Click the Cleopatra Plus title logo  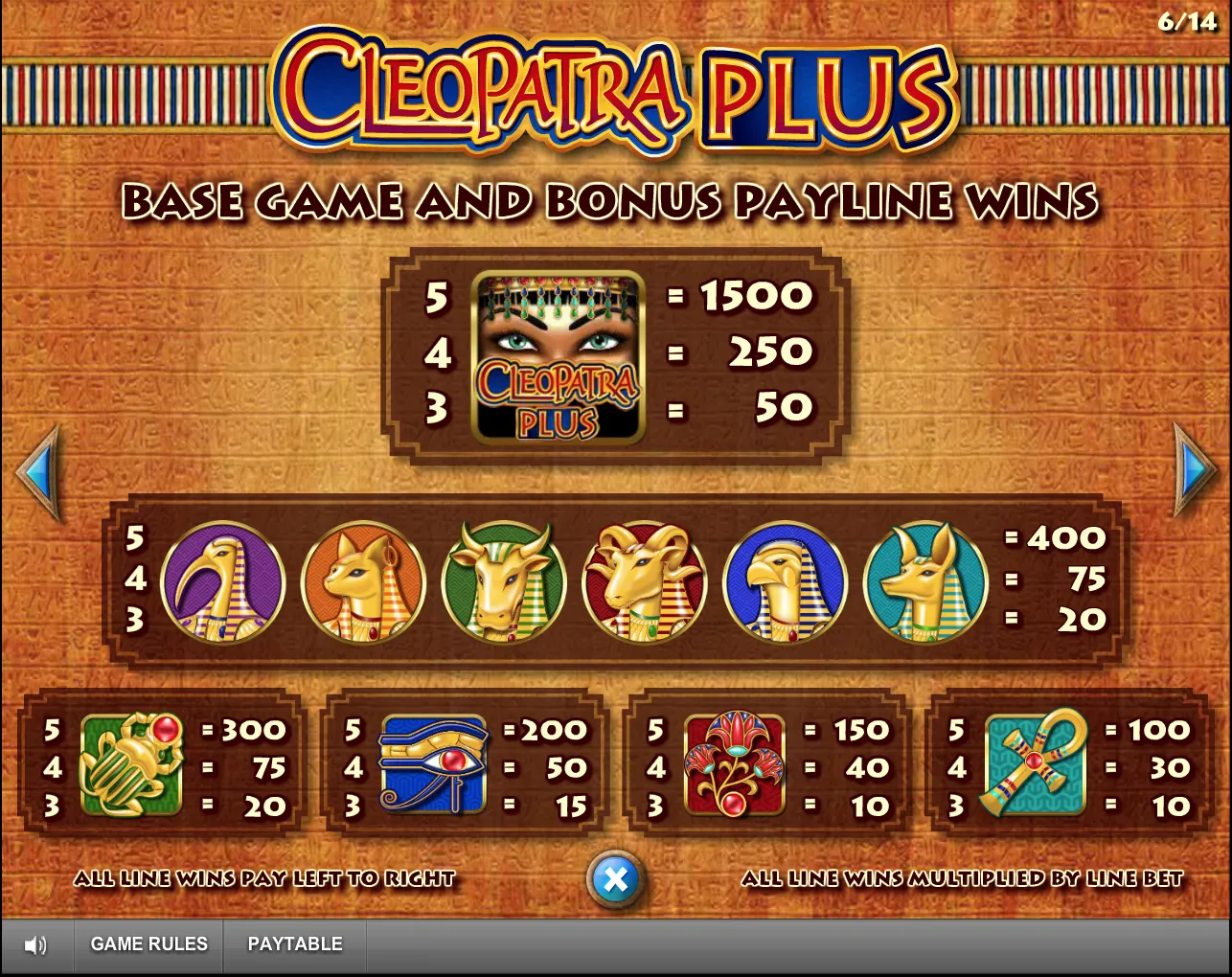613,91
